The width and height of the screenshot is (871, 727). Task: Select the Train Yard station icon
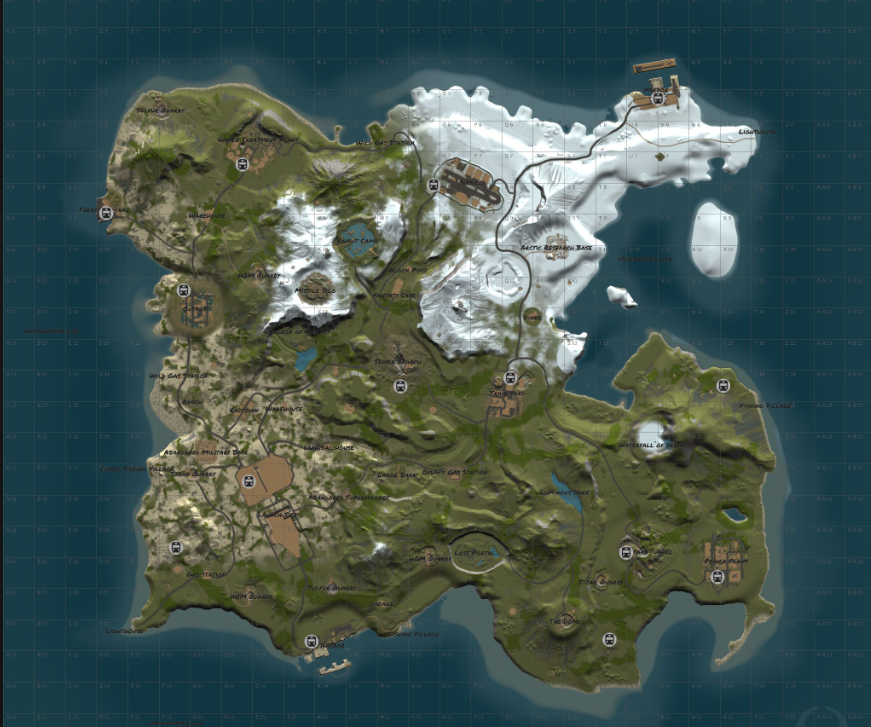pos(510,378)
